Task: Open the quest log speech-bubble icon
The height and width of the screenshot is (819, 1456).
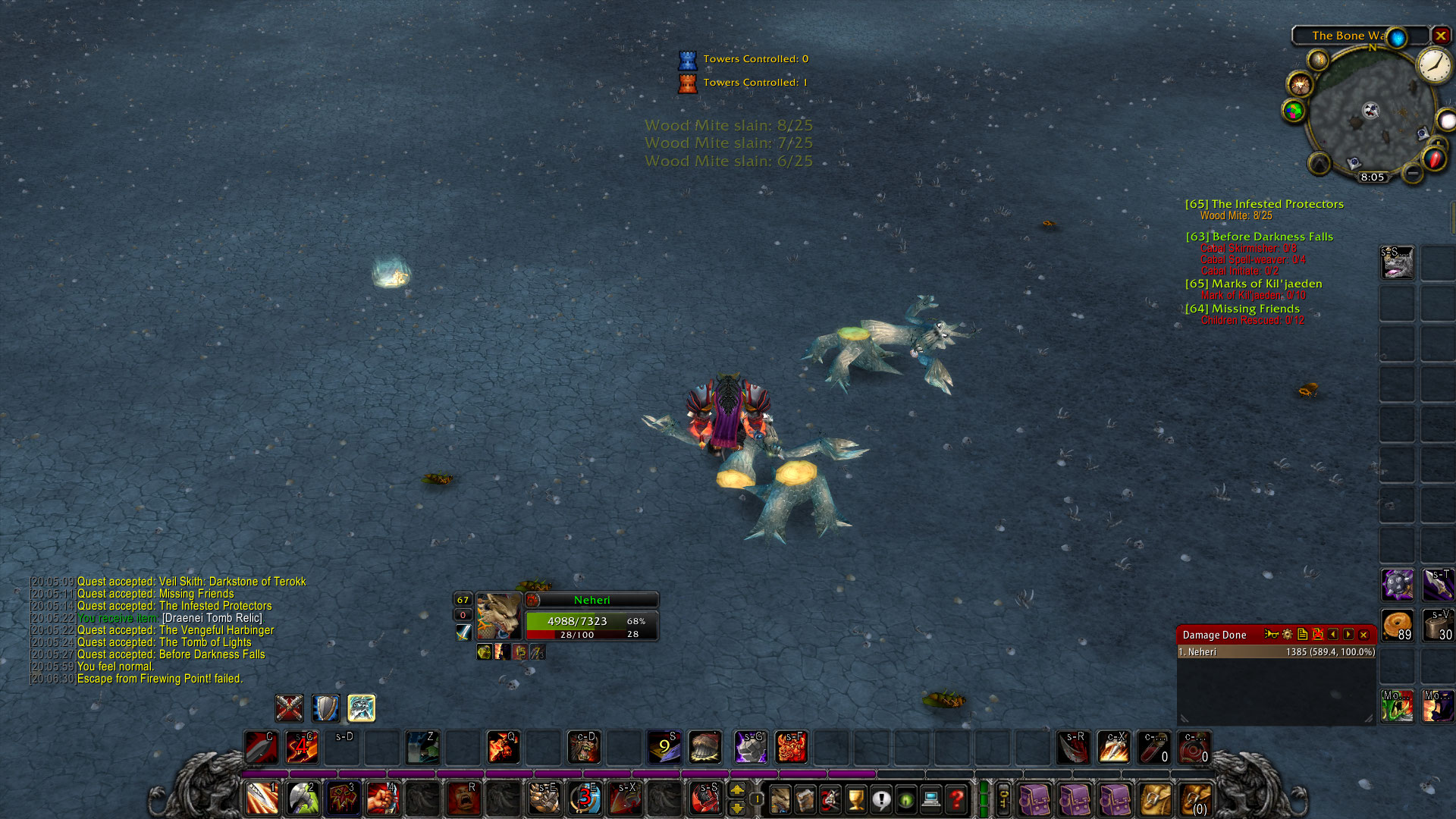Action: click(881, 799)
